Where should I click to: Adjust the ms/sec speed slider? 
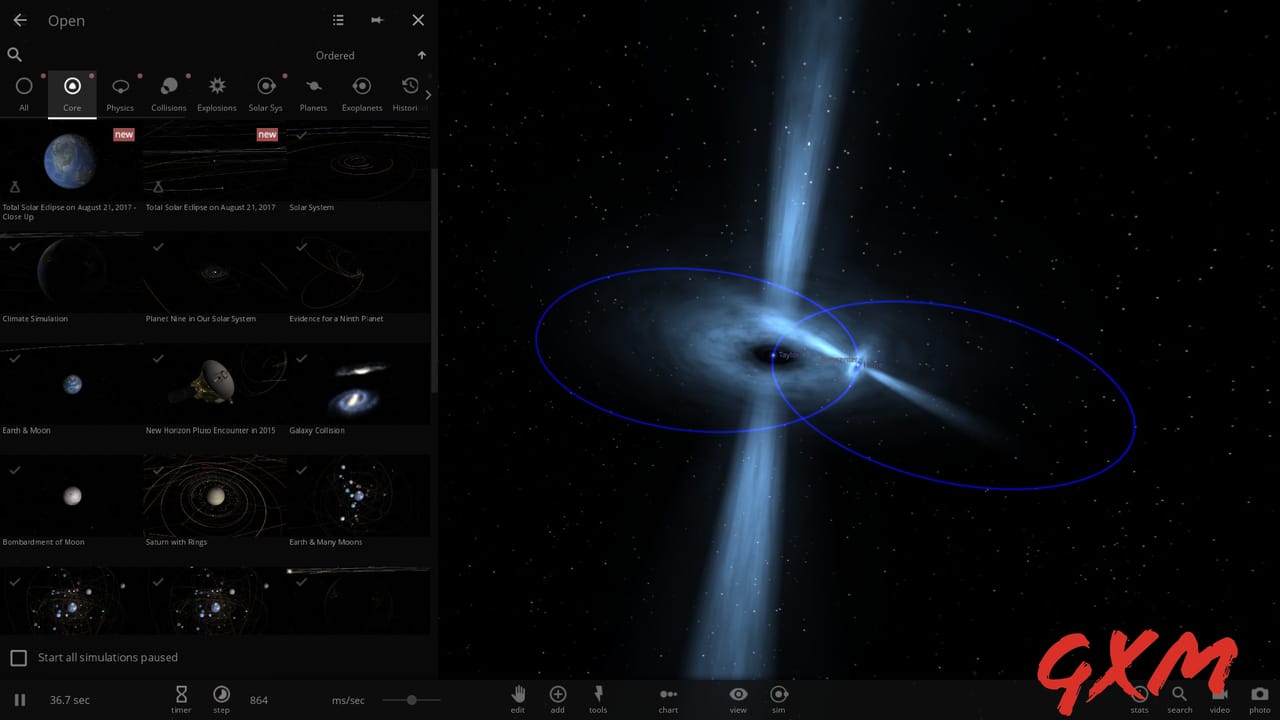[x=412, y=700]
